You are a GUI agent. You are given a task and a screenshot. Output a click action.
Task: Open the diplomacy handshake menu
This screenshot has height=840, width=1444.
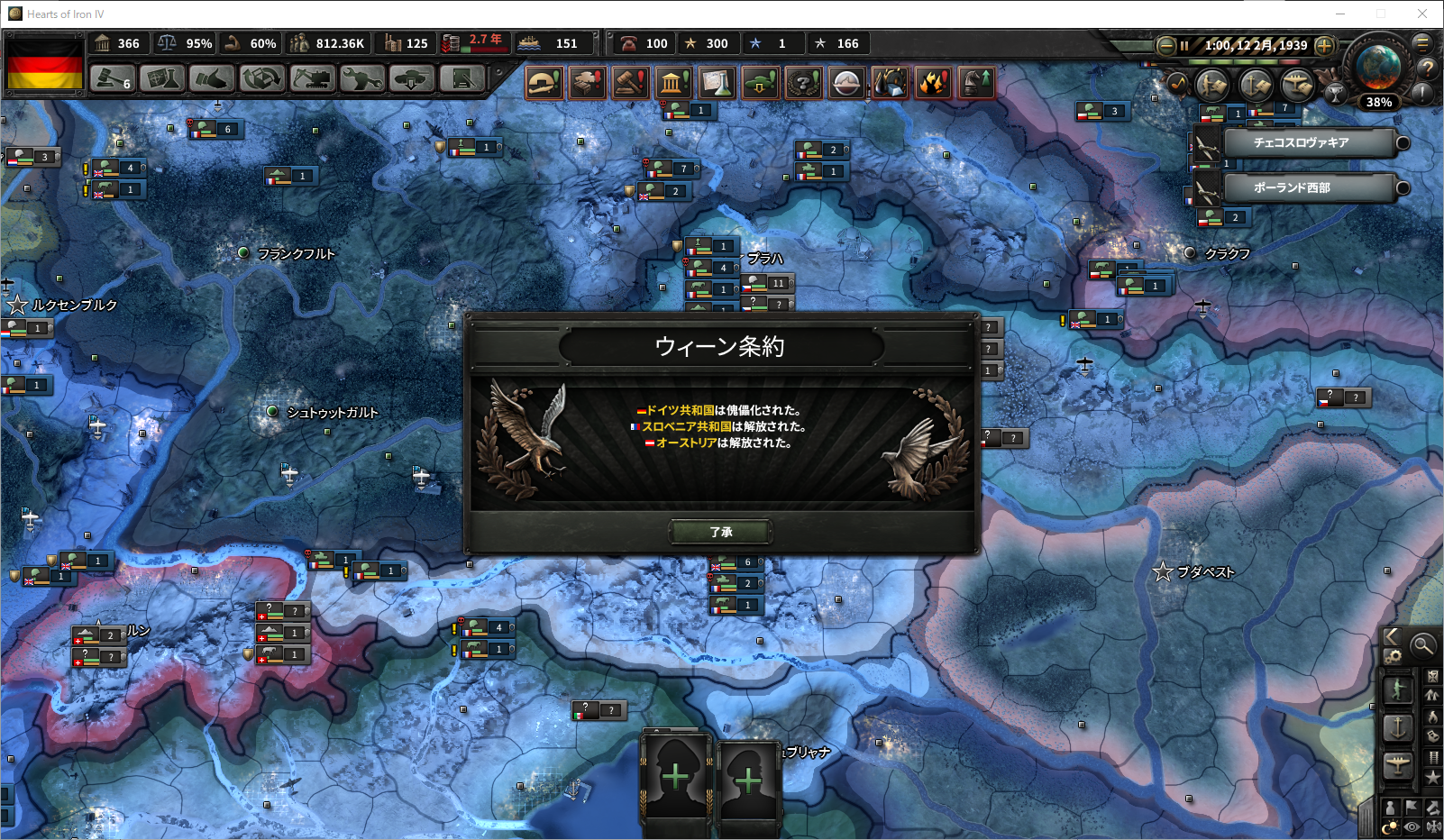click(x=212, y=79)
